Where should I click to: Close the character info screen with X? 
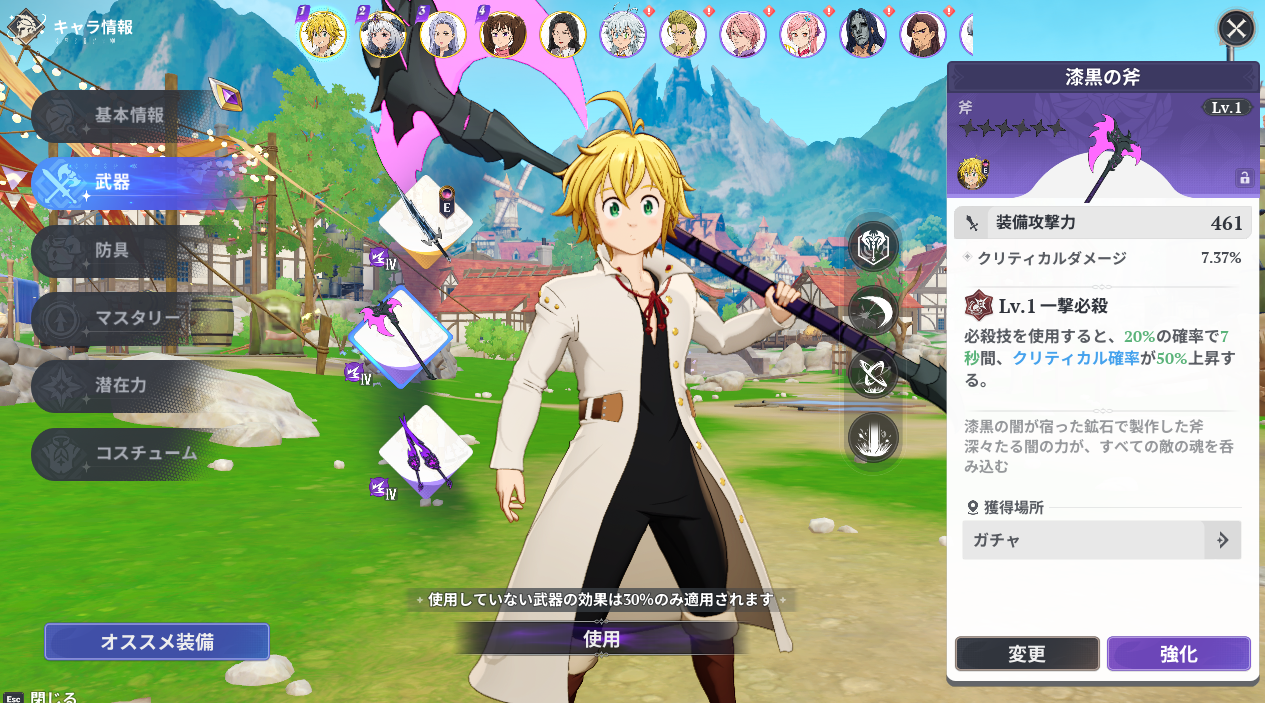(1236, 28)
